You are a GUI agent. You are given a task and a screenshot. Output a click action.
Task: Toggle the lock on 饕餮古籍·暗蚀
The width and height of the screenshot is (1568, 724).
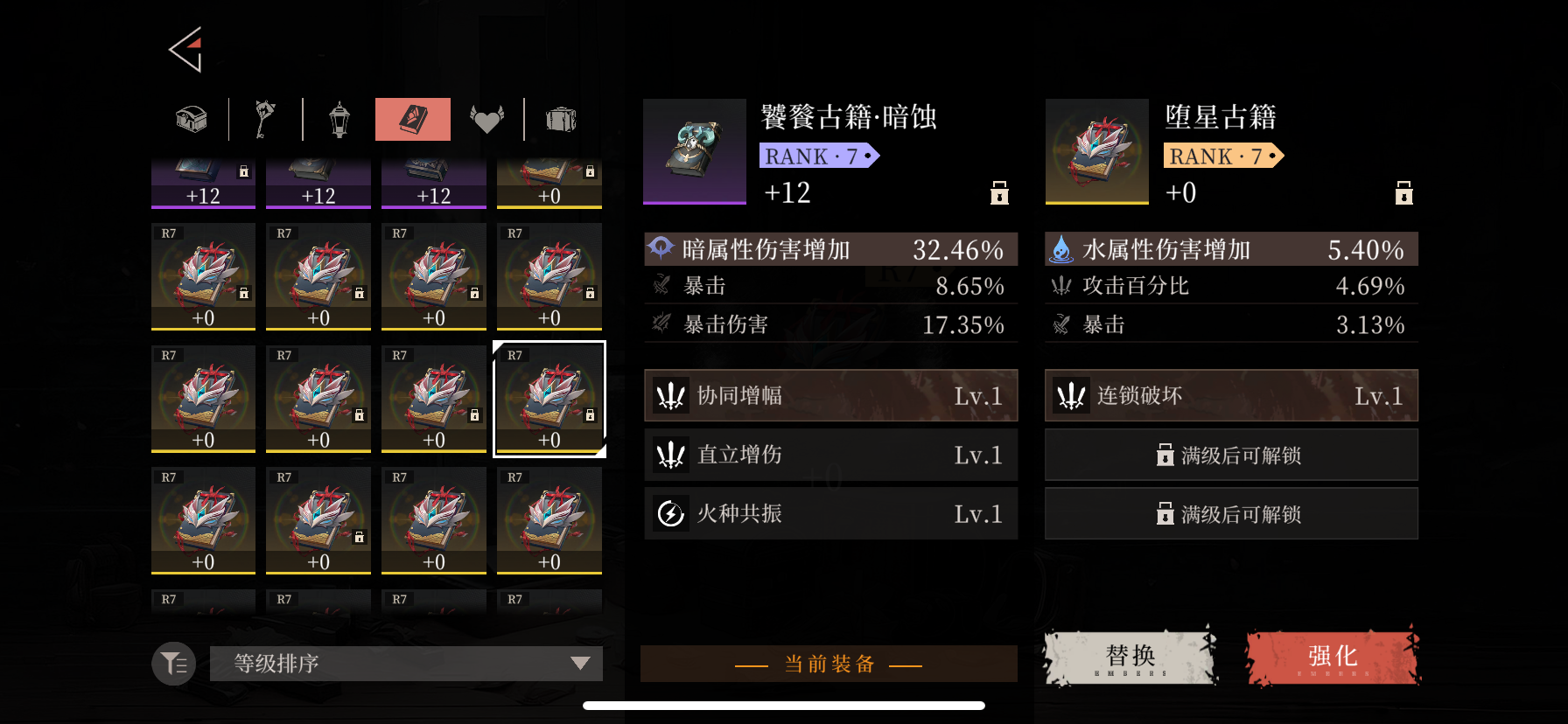[x=998, y=193]
